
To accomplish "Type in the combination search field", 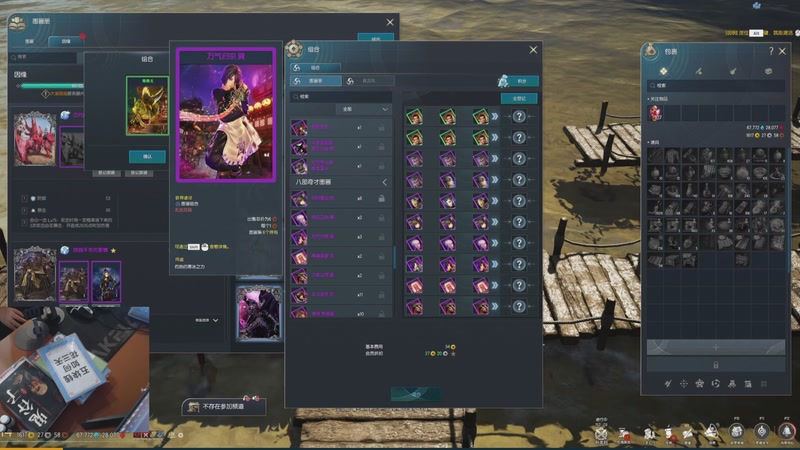I will point(340,97).
